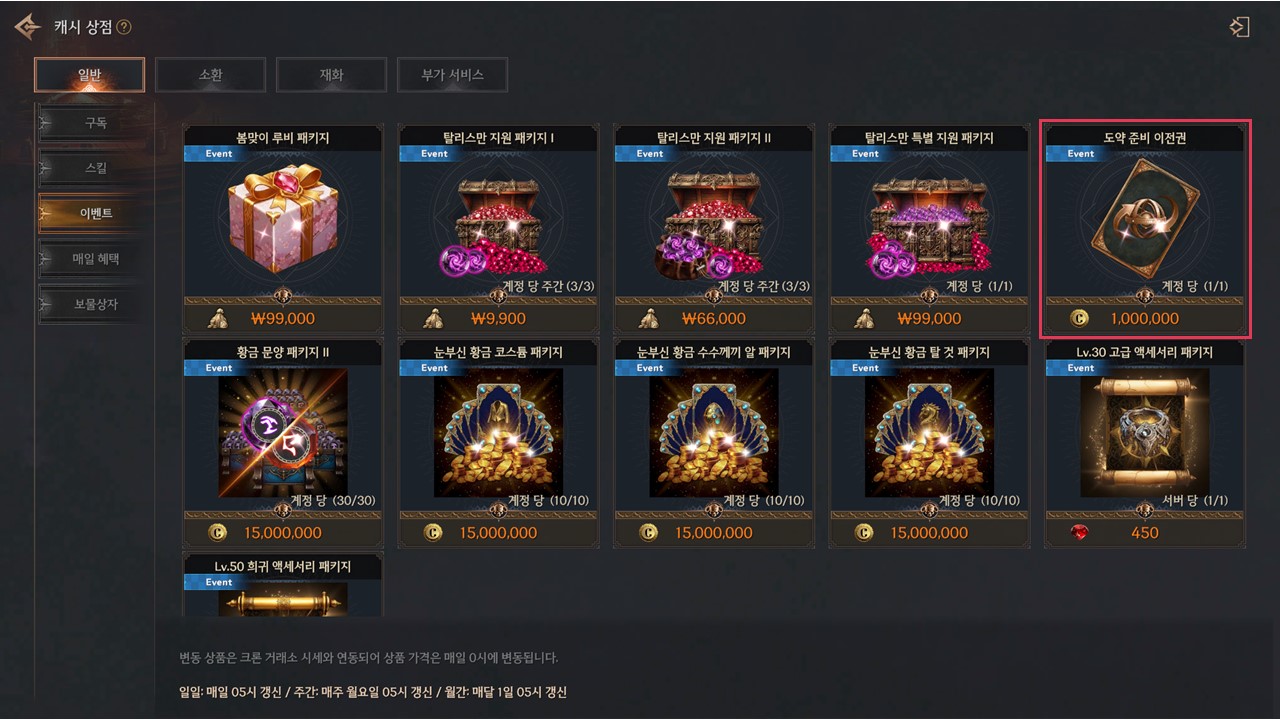The width and height of the screenshot is (1280, 720).
Task: Open the 스킬 category
Action: (96, 169)
